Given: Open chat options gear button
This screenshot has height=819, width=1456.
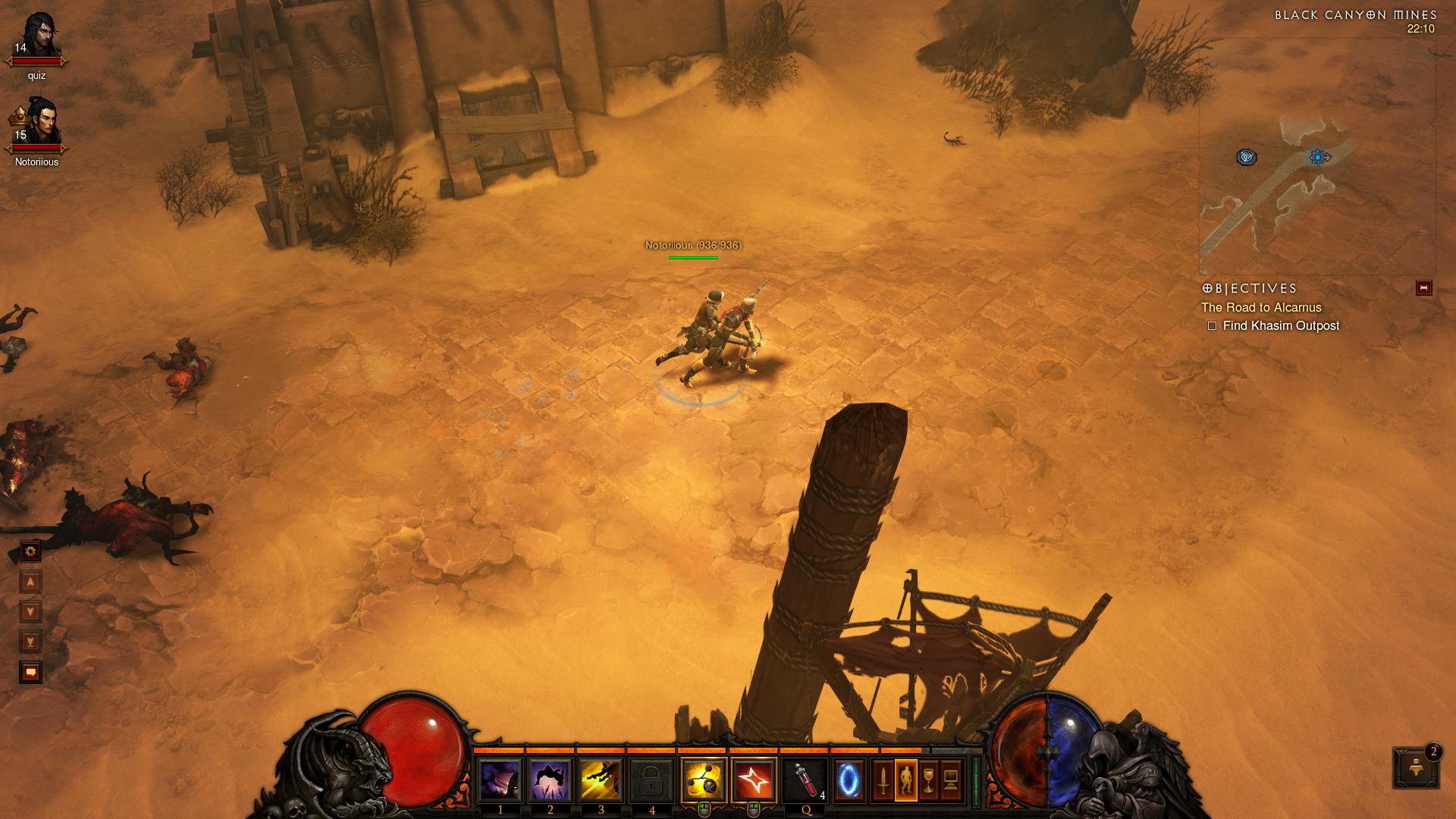Looking at the screenshot, I should pyautogui.click(x=30, y=551).
